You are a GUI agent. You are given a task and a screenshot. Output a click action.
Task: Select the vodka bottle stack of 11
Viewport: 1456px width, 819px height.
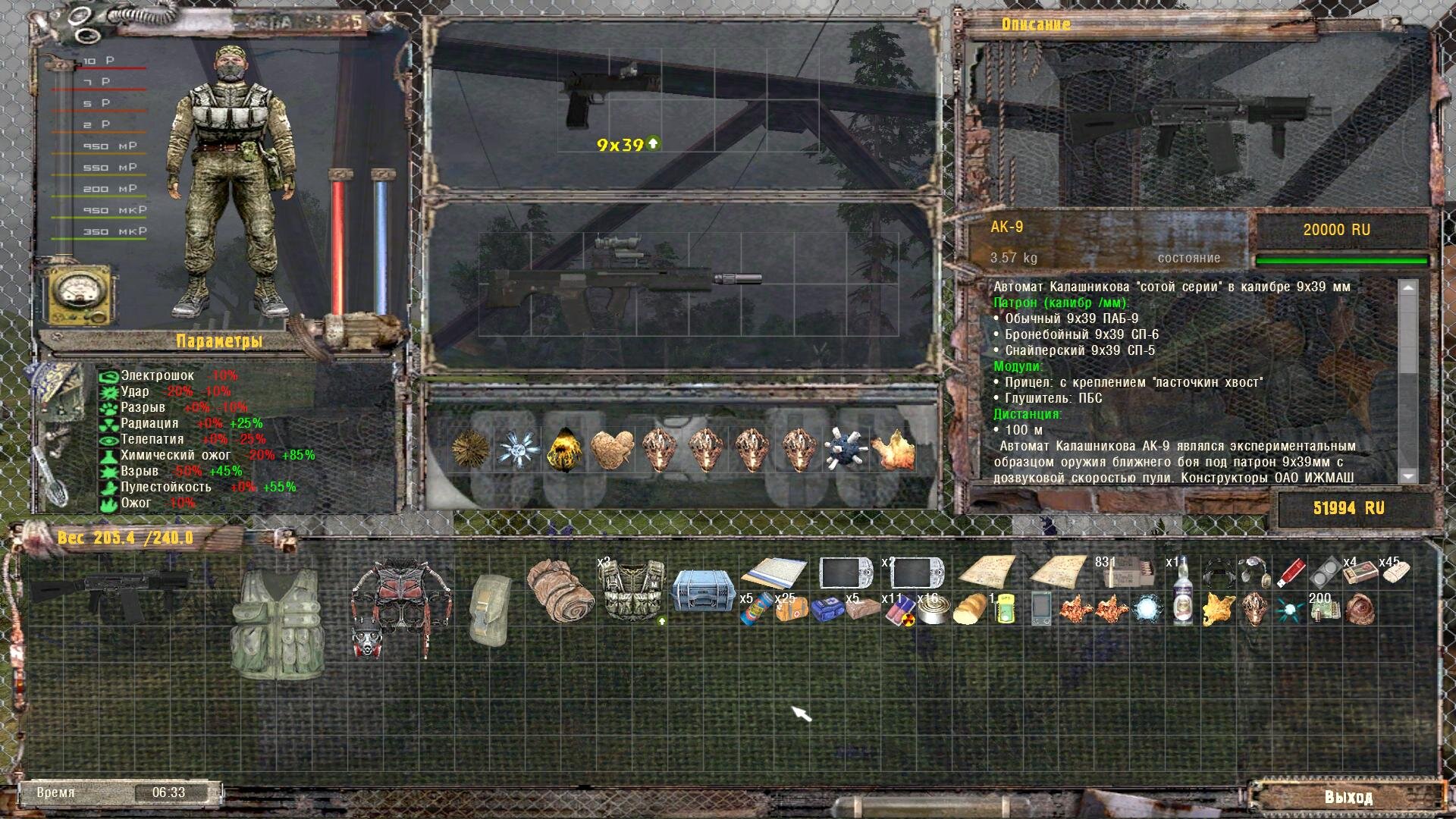pos(1181,591)
